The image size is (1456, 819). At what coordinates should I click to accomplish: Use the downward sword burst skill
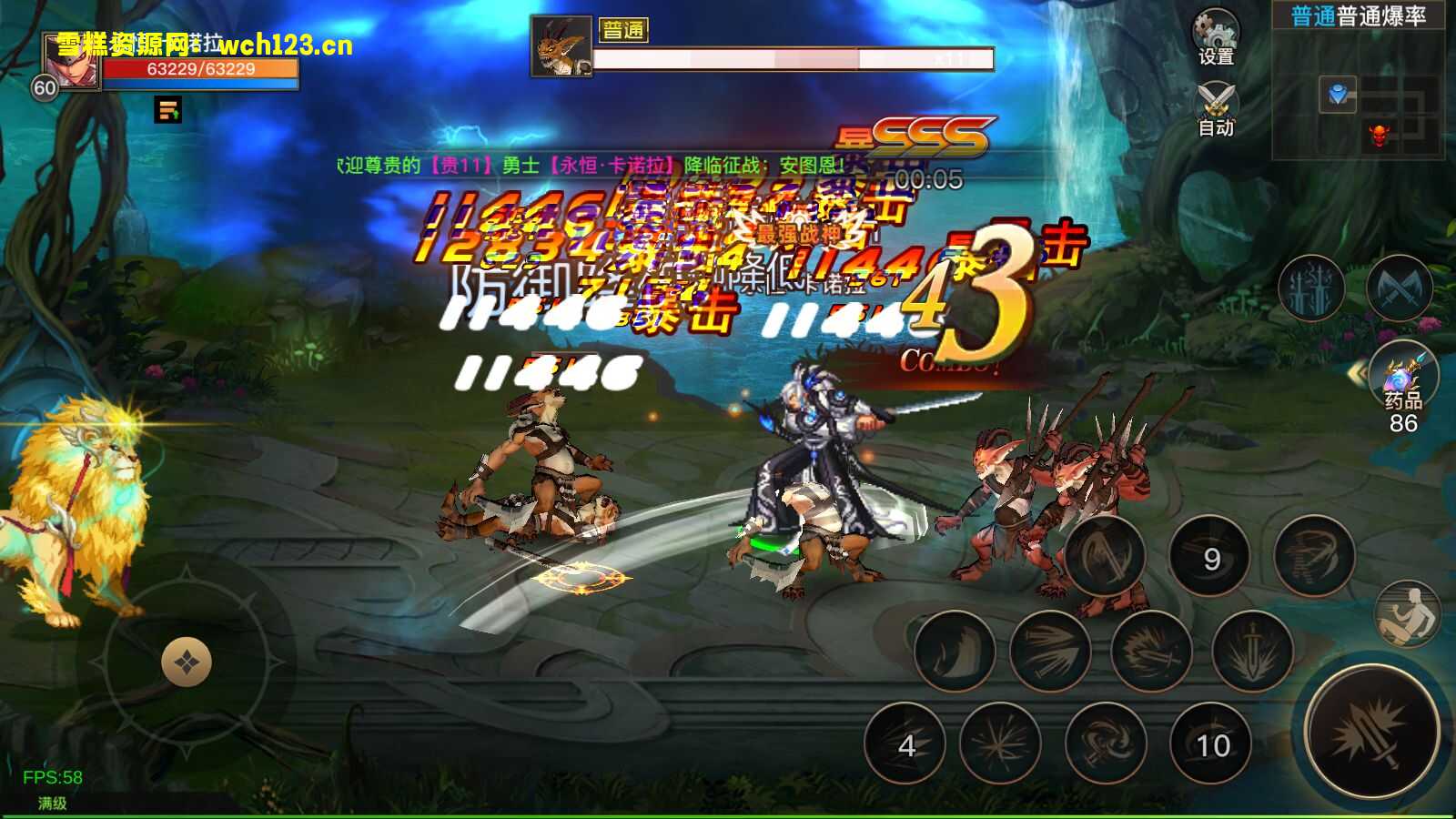pos(1252,651)
